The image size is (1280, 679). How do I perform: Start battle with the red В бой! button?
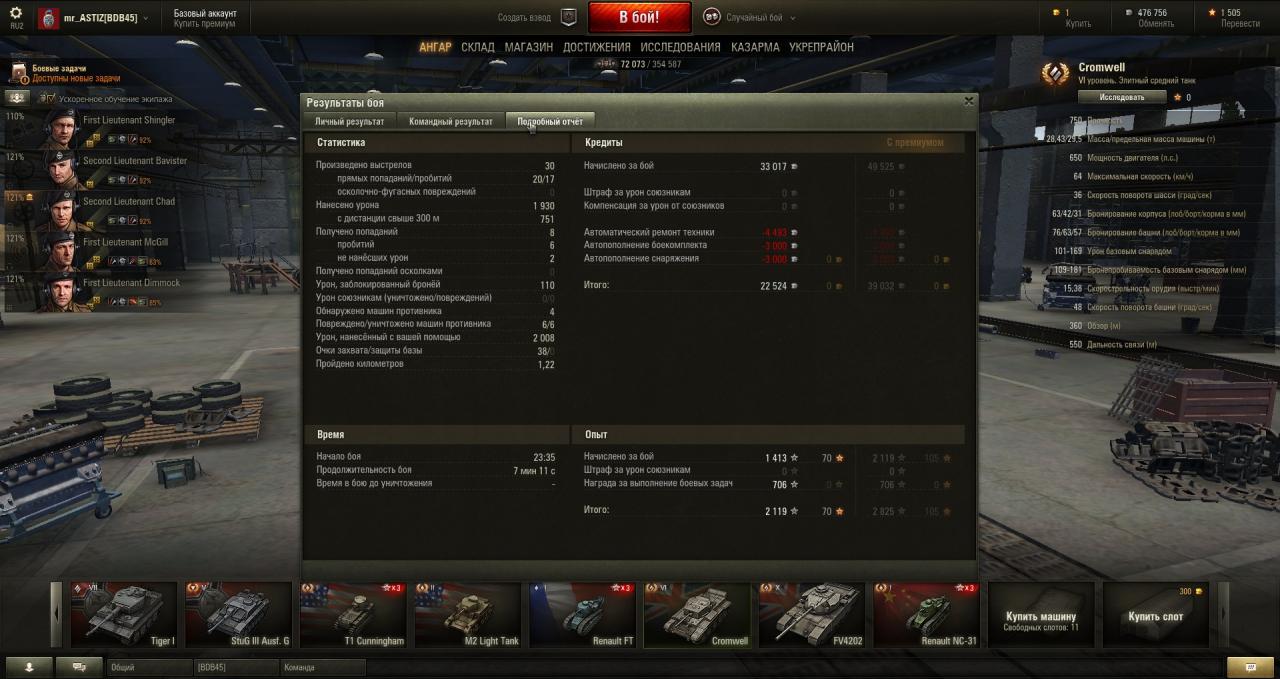click(639, 17)
